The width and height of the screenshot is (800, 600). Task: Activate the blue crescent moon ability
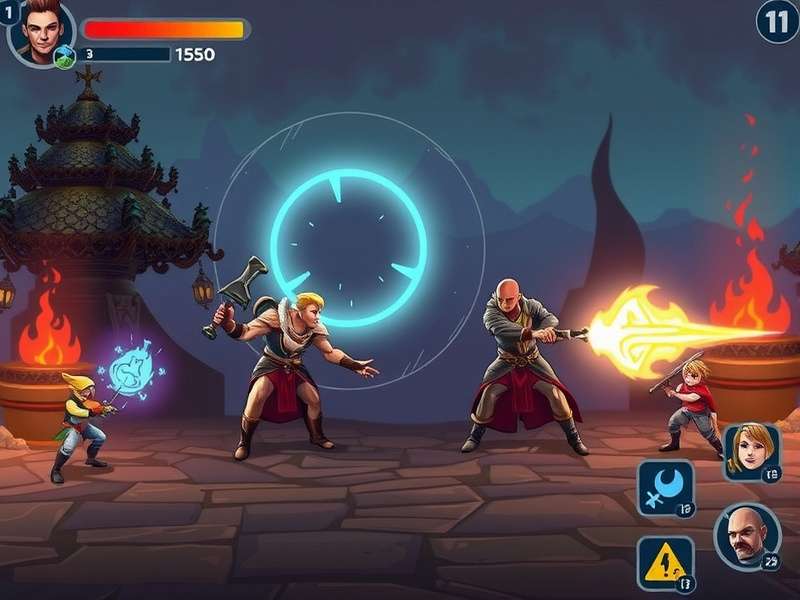665,488
